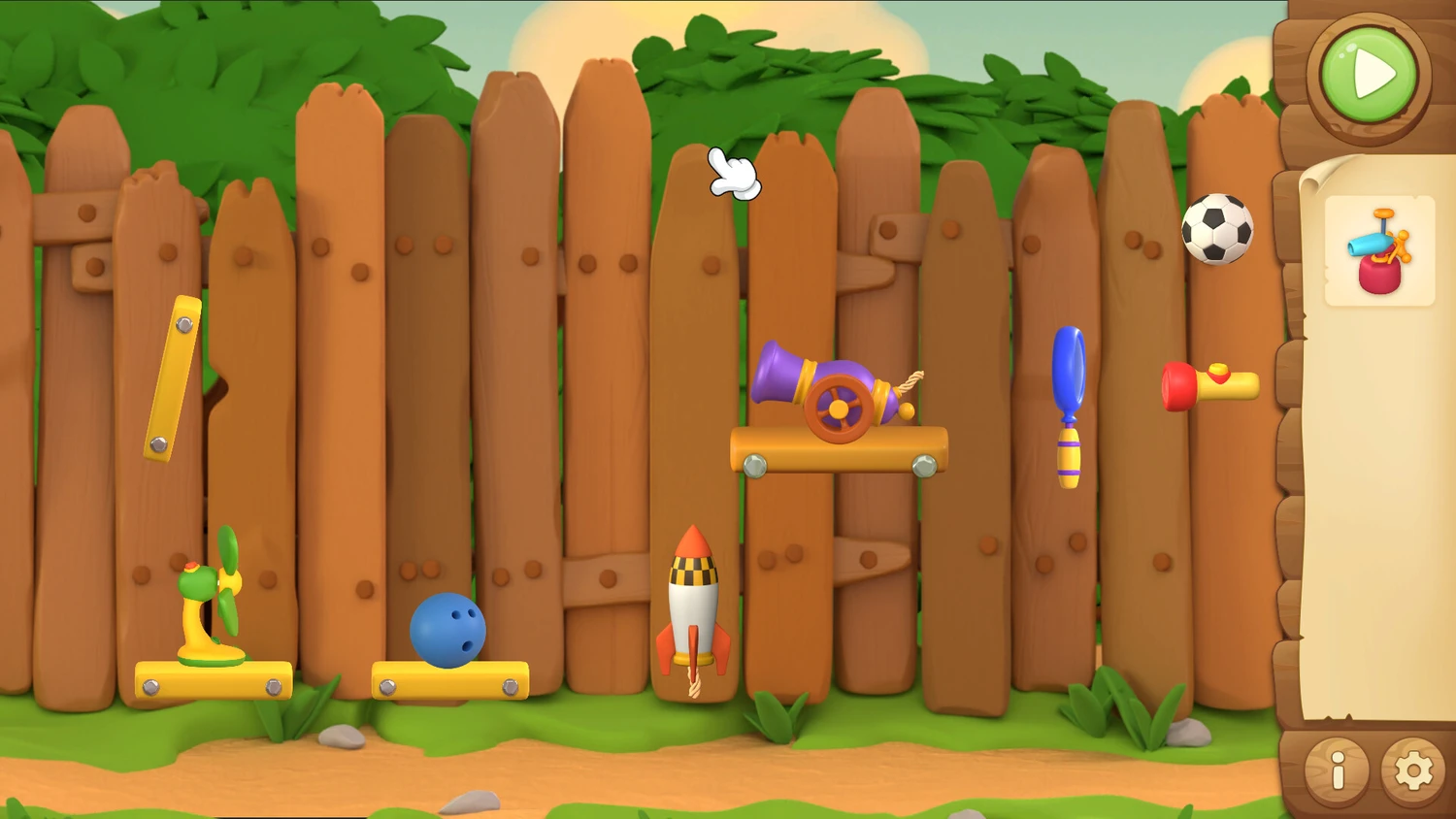The height and width of the screenshot is (819, 1456).
Task: Select the air pump item in the inventory
Action: pos(1379,251)
